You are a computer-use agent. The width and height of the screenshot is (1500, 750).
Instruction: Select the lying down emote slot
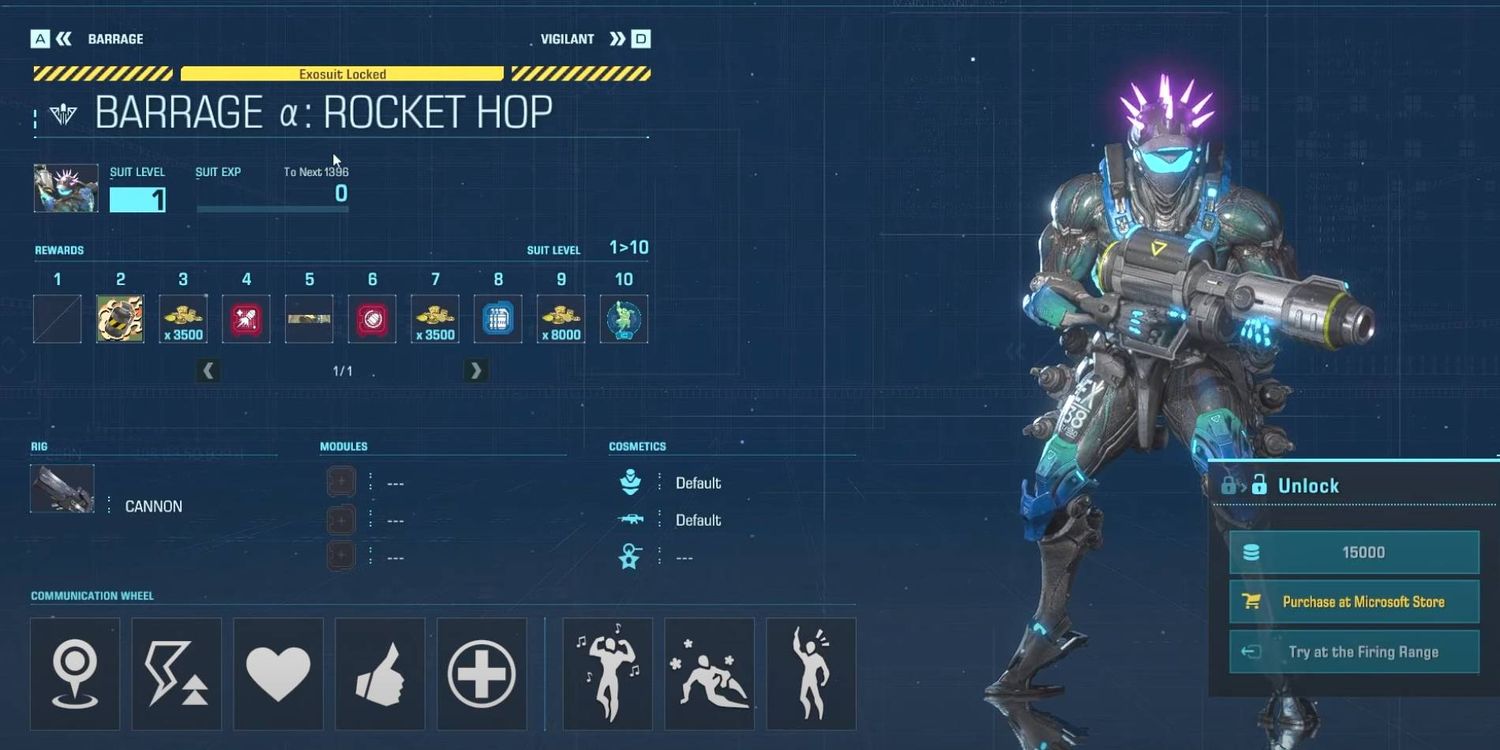coord(710,673)
